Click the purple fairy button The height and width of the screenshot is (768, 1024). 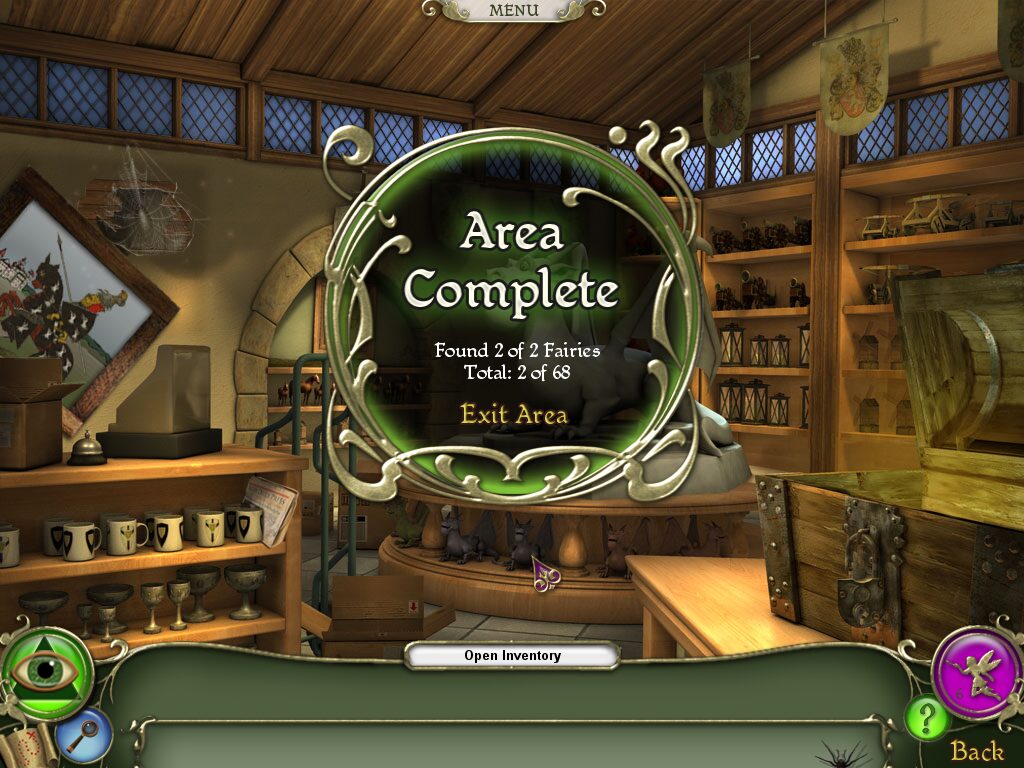click(976, 672)
